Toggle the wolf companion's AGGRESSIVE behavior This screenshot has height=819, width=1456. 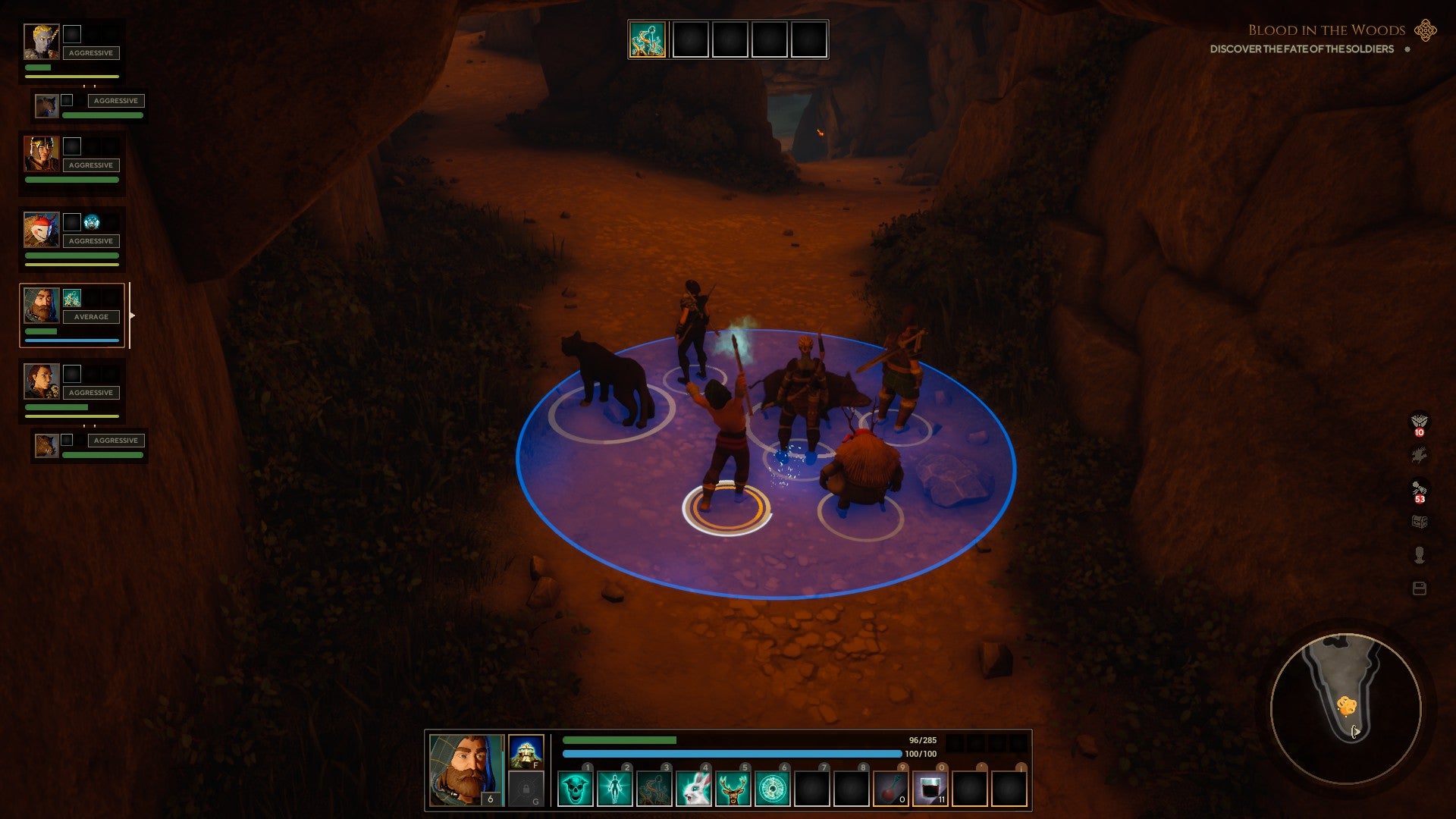(x=117, y=100)
